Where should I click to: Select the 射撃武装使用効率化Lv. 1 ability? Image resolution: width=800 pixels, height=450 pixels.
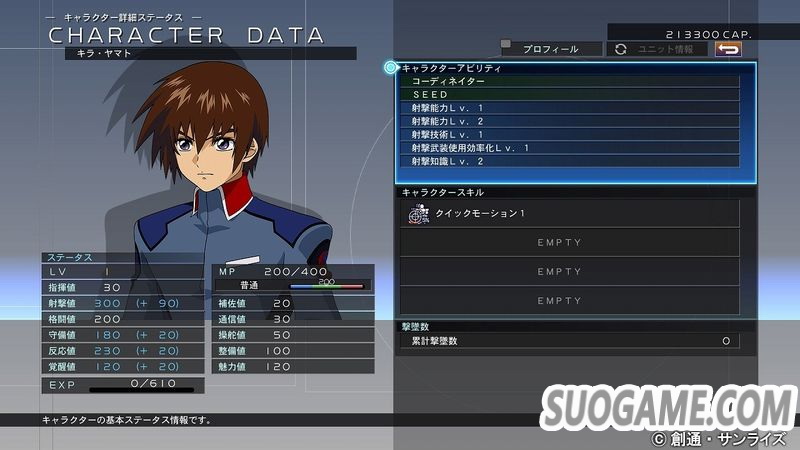coord(571,148)
